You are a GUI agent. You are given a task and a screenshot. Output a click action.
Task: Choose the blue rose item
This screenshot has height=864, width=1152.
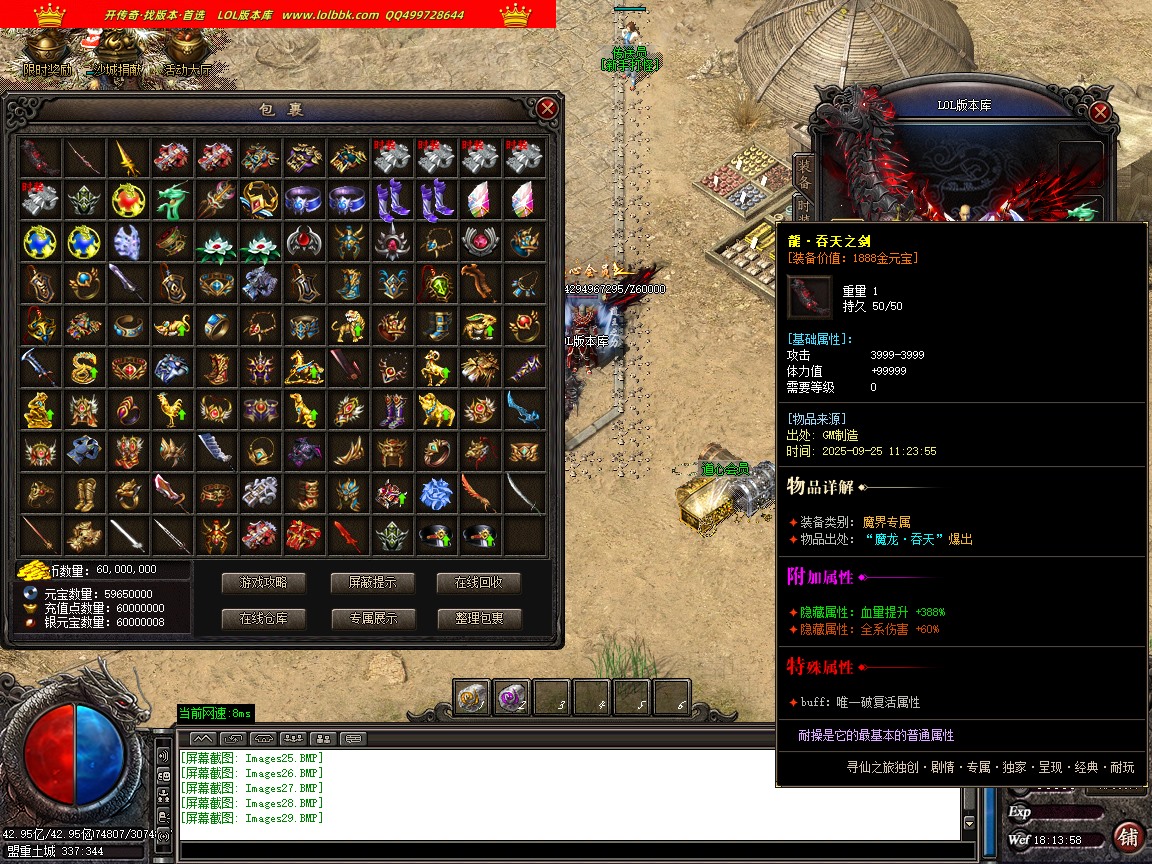coord(436,492)
